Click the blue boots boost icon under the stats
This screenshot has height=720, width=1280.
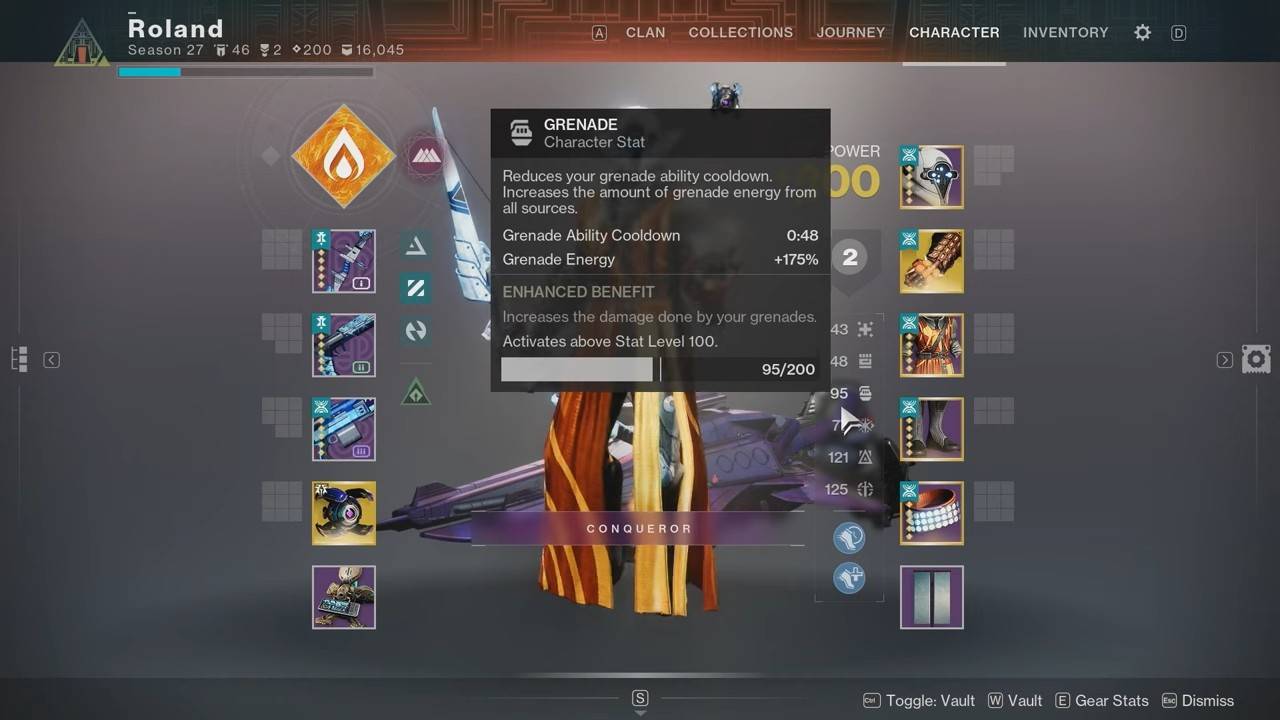click(849, 537)
